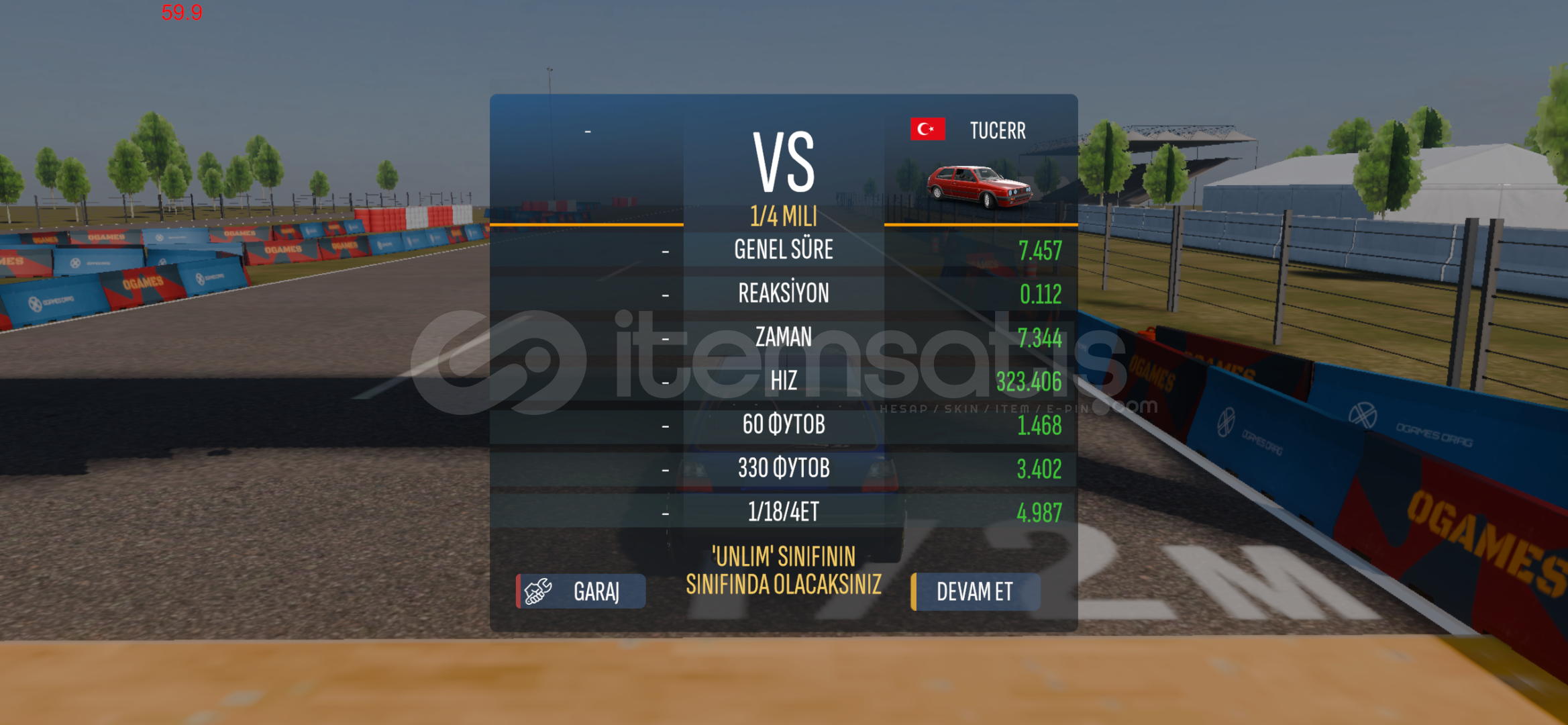Expand the 1/18/4ET stat row
This screenshot has width=1568, height=725.
(784, 511)
